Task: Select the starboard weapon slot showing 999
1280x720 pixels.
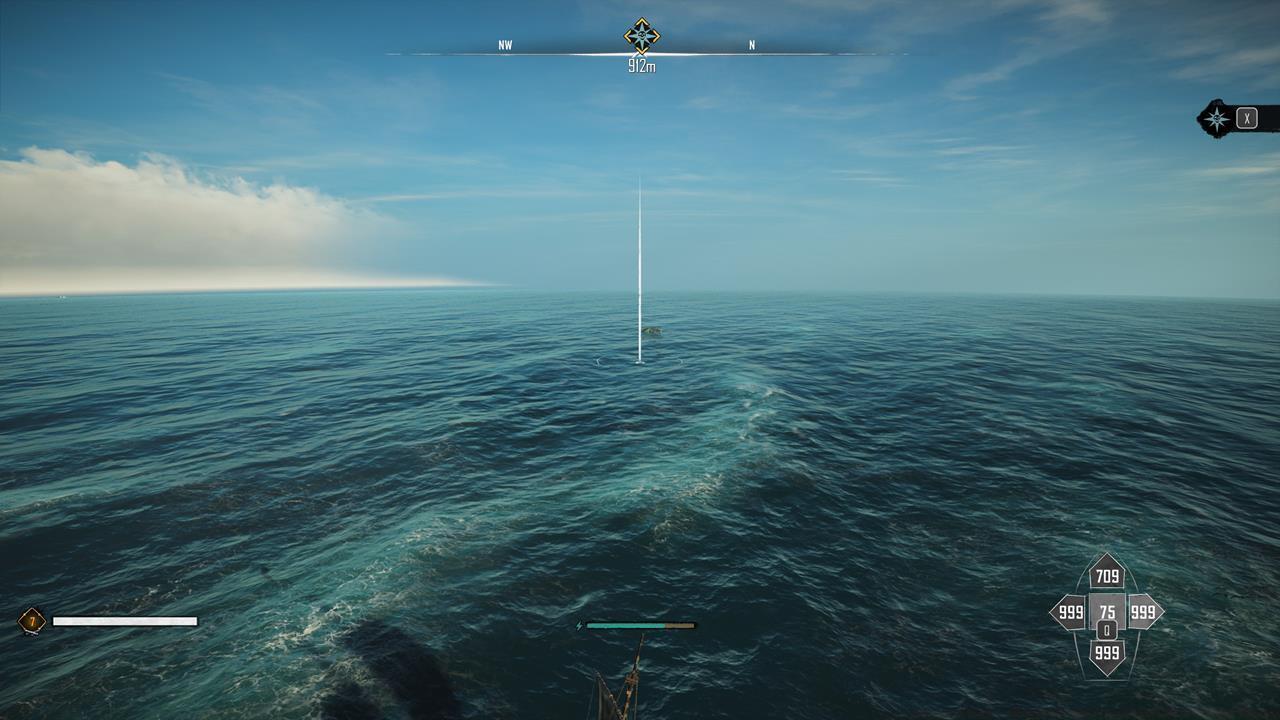Action: (x=1143, y=611)
